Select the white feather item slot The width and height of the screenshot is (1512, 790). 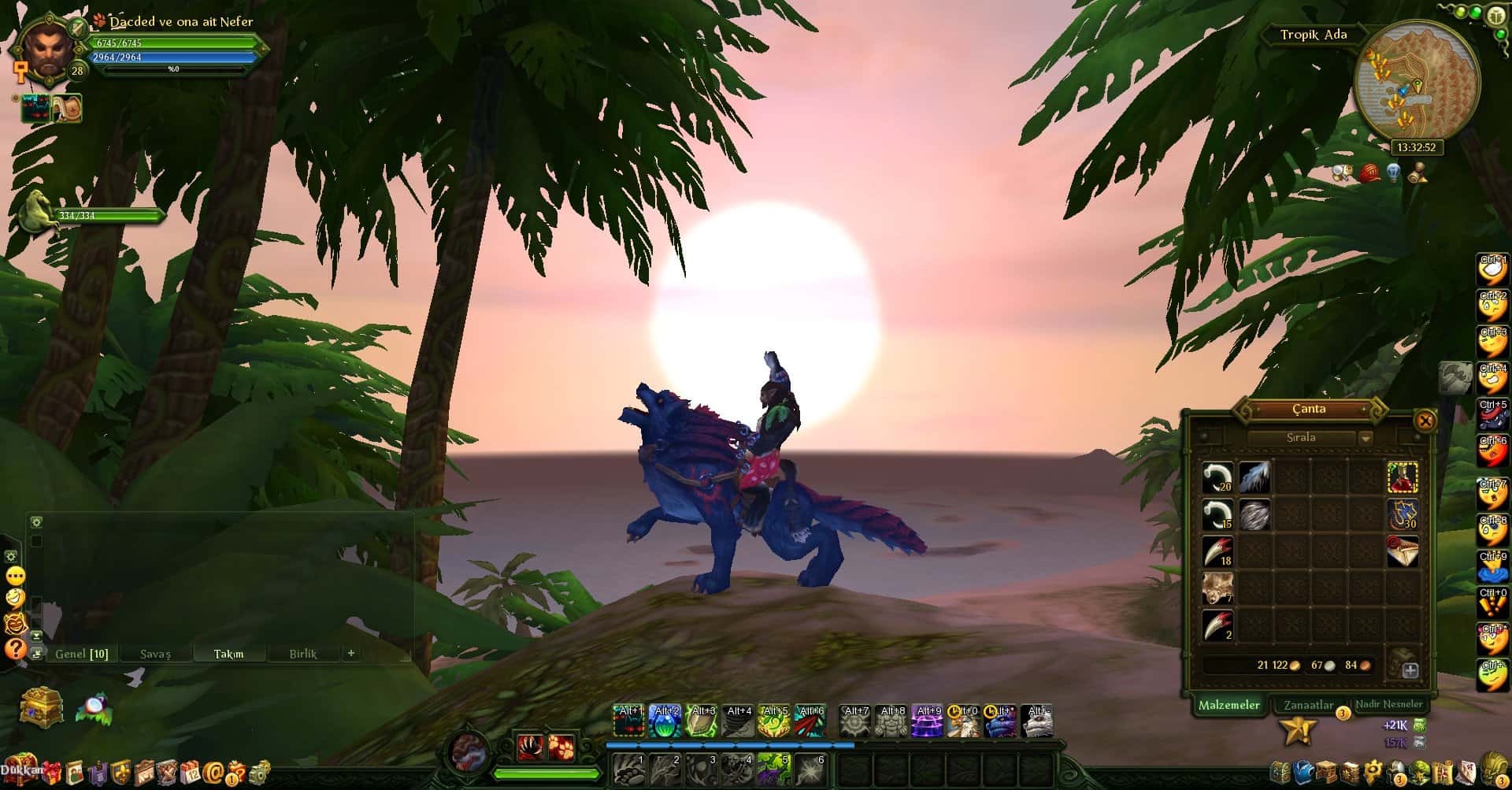[1254, 477]
